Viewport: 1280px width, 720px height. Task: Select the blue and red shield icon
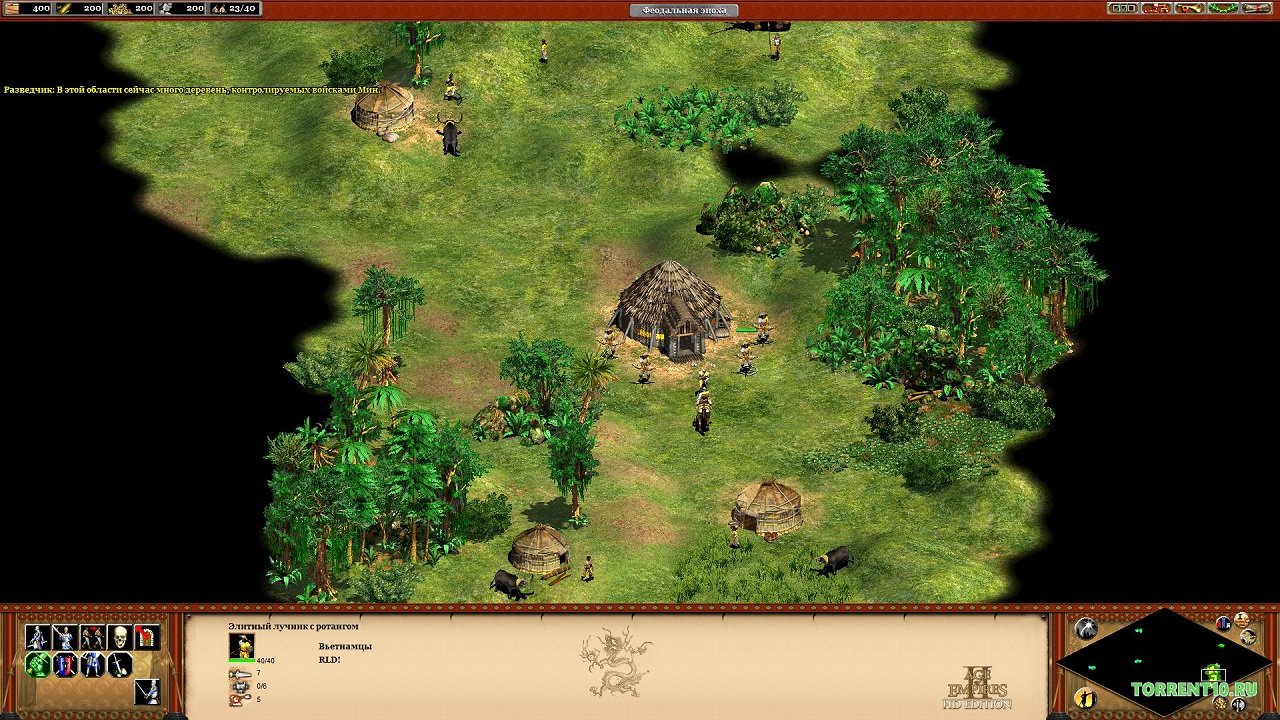click(x=65, y=664)
